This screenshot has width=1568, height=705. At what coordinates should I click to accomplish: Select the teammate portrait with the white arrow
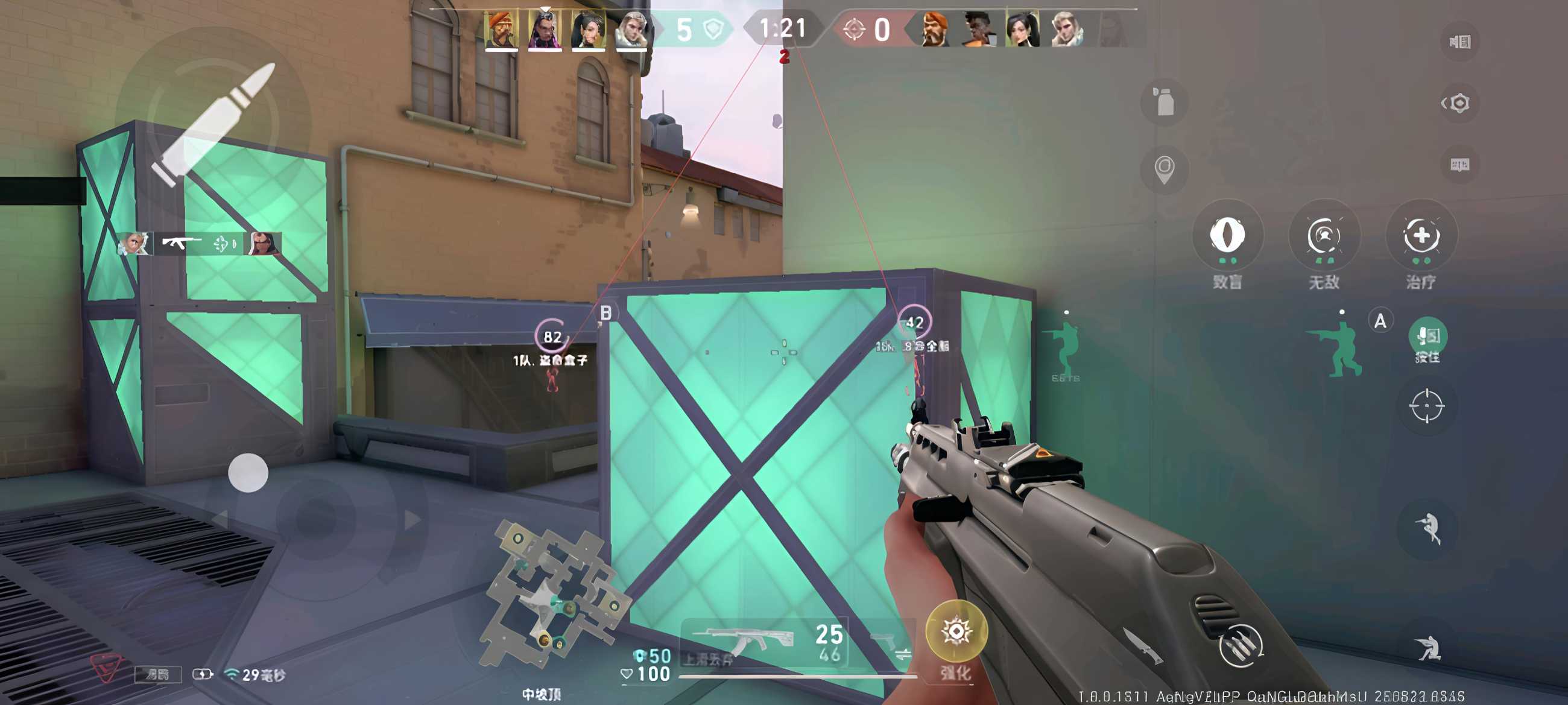544,29
